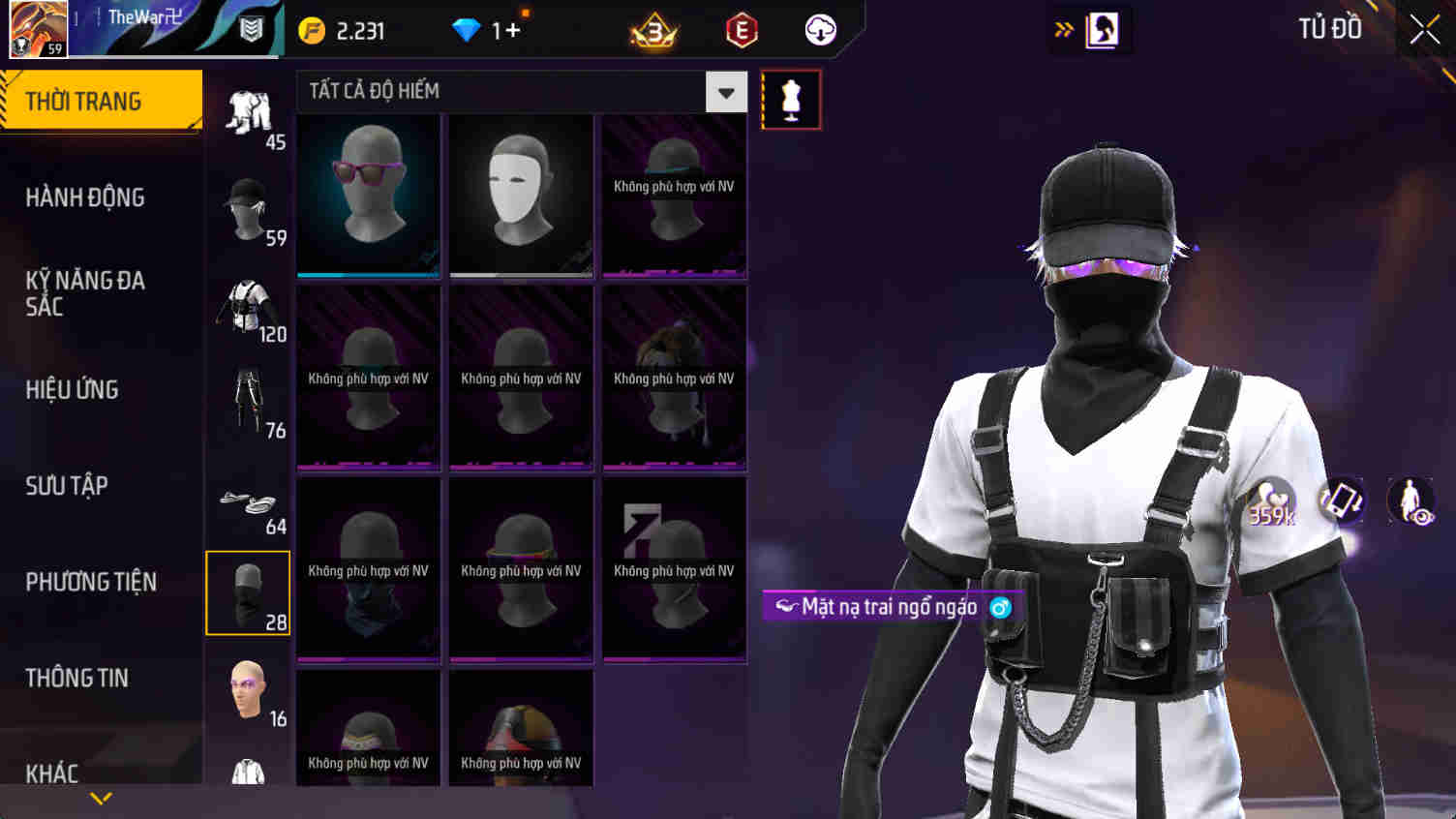This screenshot has height=819, width=1456.
Task: Click the cloud download icon in top bar
Action: tap(820, 30)
